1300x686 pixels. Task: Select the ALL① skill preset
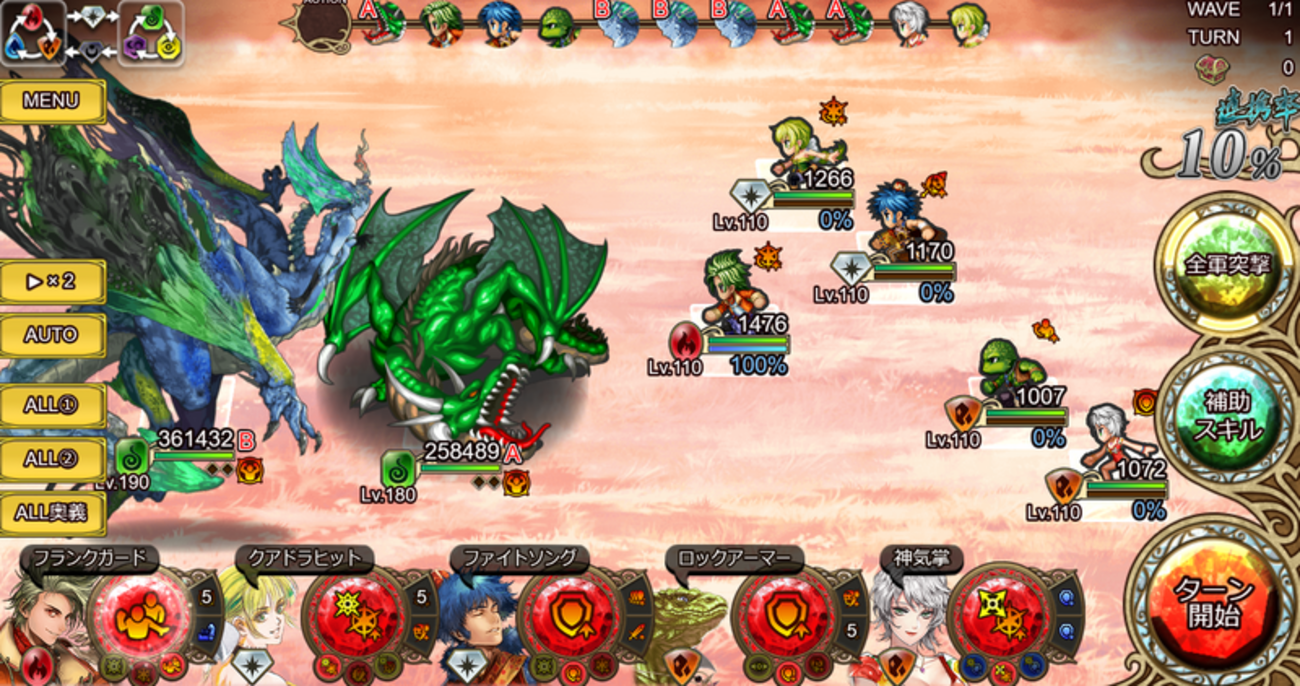52,406
